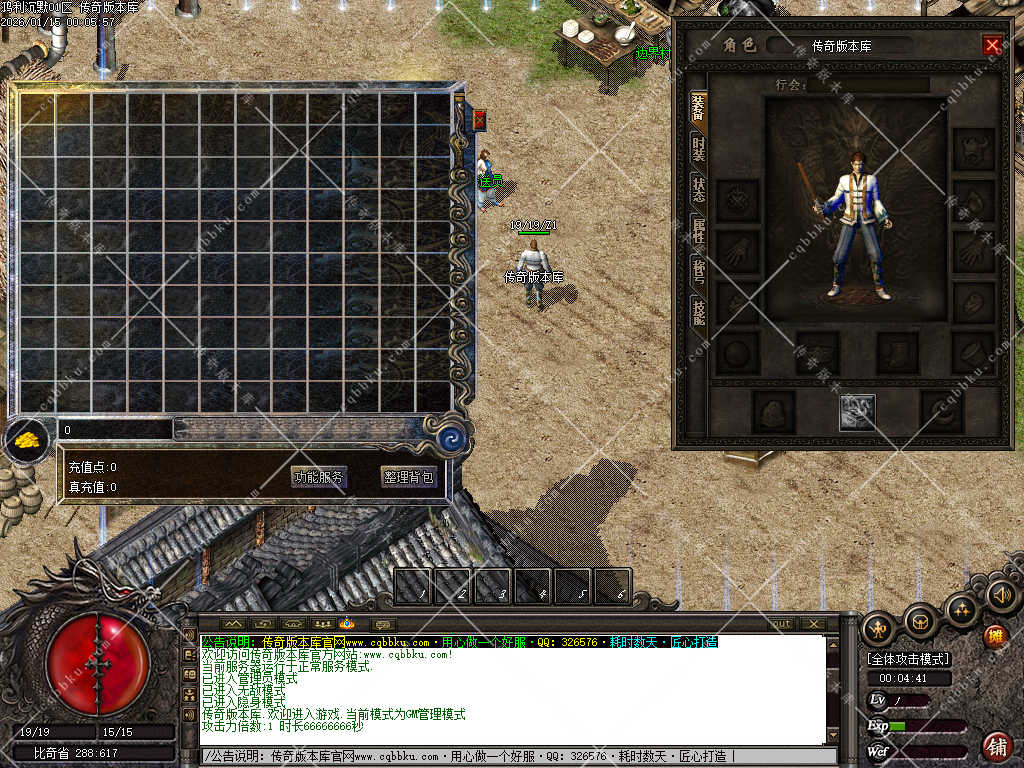Select the bottom-centre item in character panel
This screenshot has width=1024, height=768.
pos(857,412)
